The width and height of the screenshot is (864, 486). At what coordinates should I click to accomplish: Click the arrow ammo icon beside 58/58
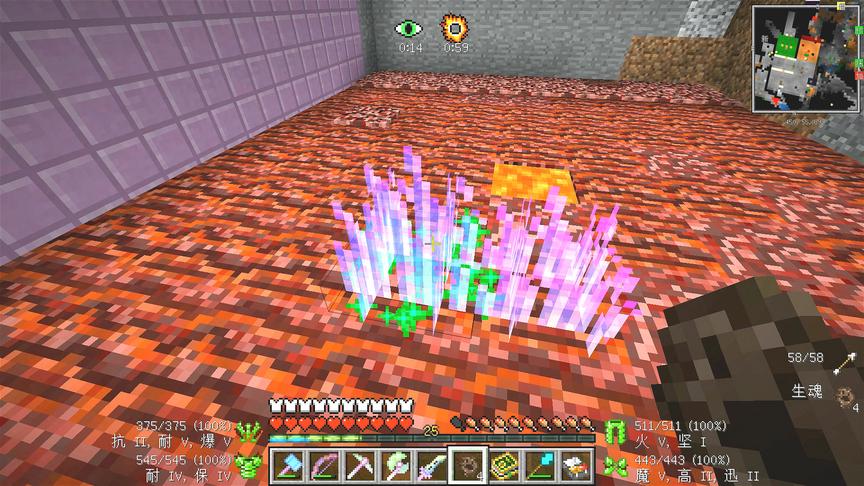849,359
